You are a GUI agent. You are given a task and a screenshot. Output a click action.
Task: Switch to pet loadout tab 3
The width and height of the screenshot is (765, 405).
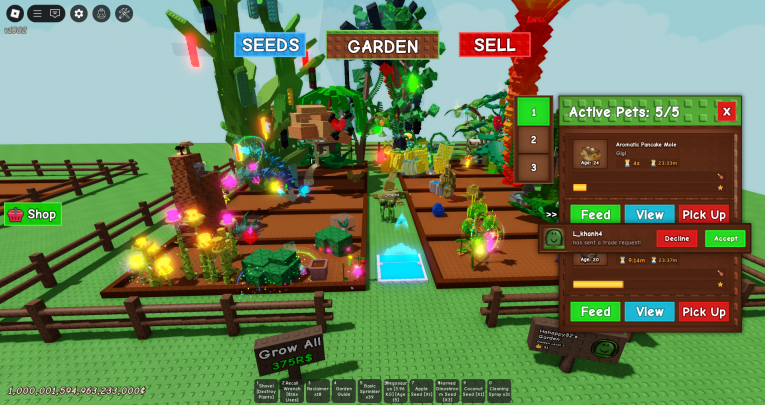(534, 167)
